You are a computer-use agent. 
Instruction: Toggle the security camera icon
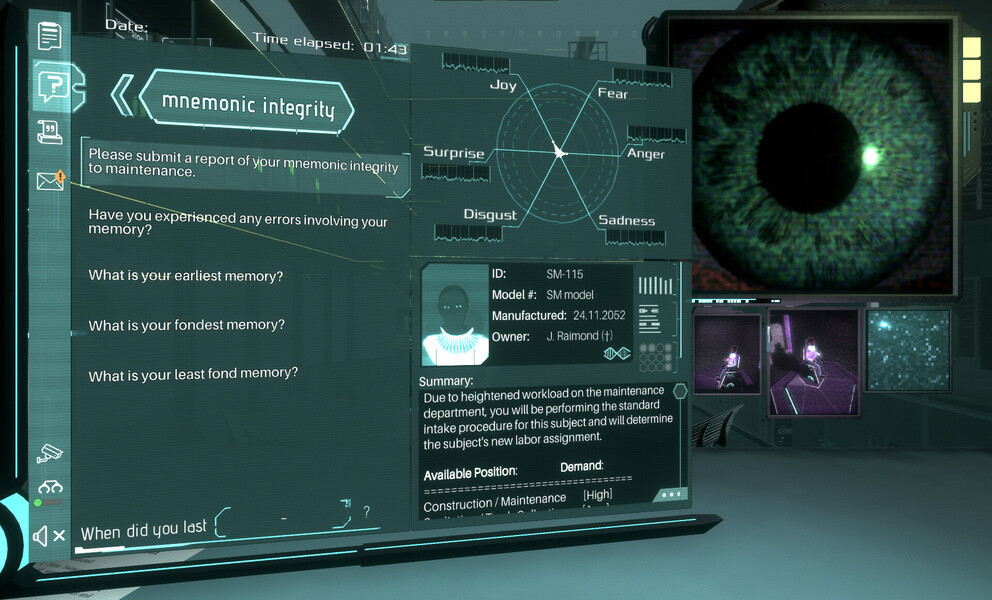pos(49,453)
